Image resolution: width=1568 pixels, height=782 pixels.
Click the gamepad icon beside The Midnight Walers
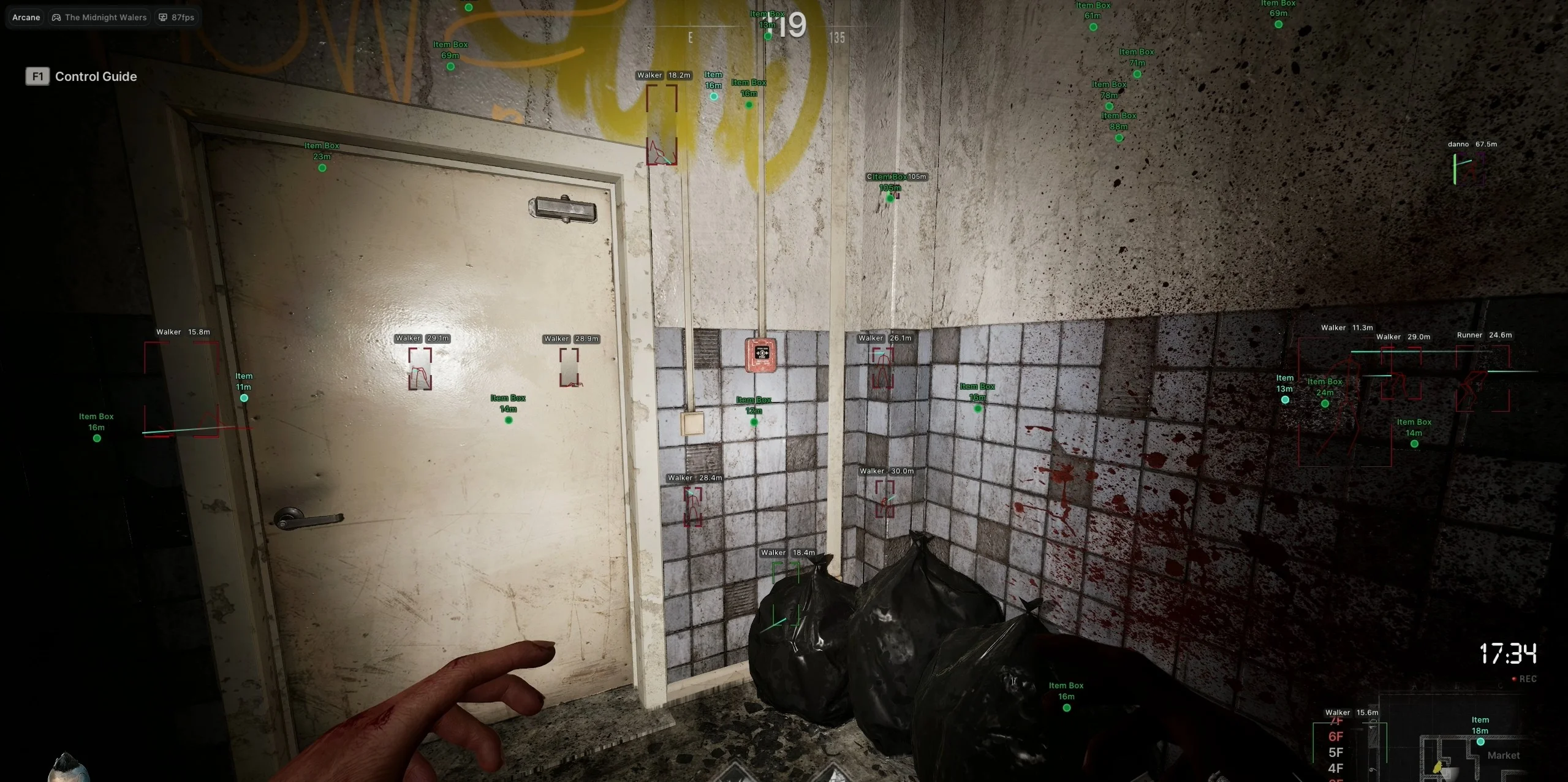click(56, 17)
